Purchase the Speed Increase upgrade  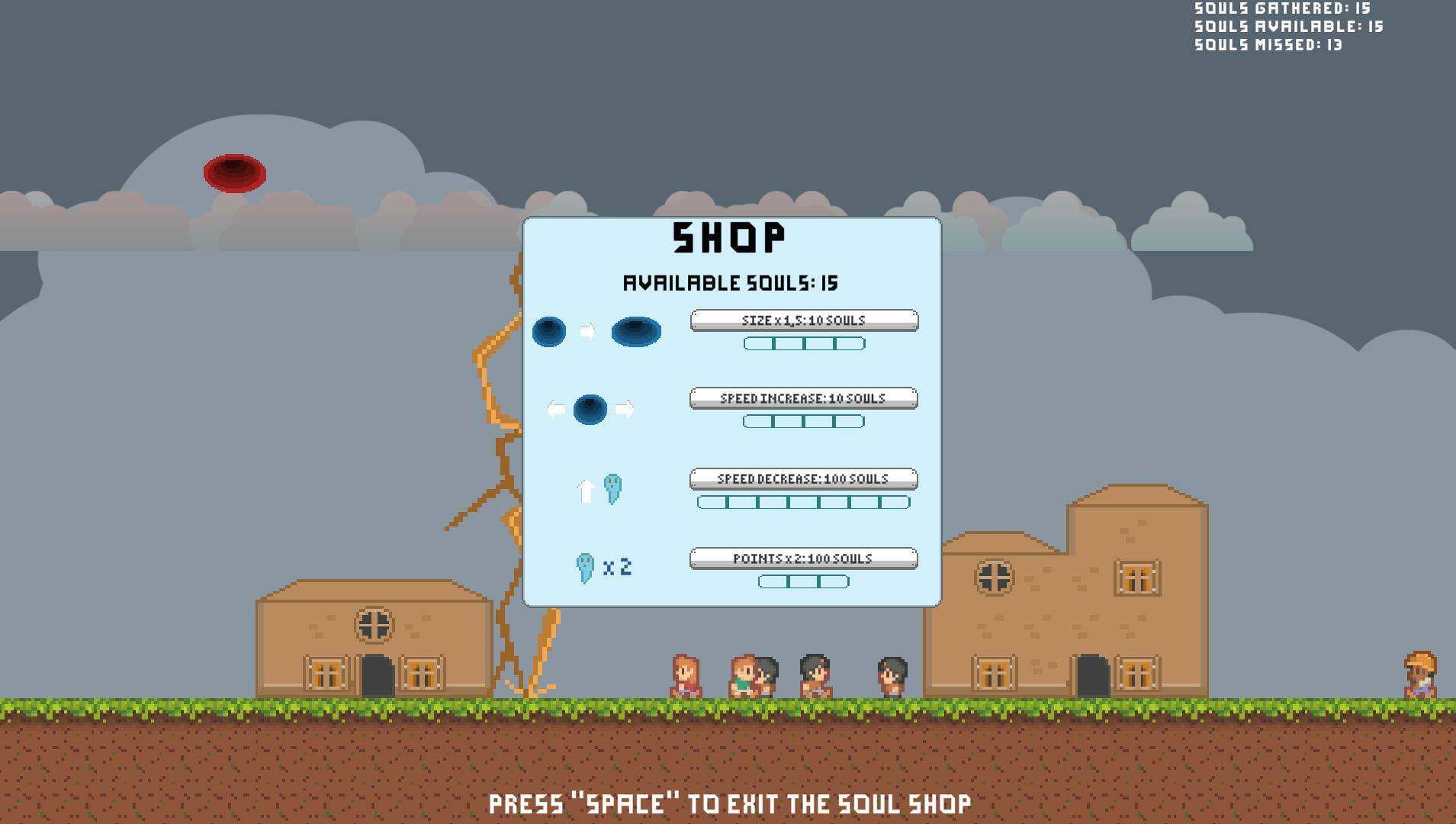[x=803, y=398]
